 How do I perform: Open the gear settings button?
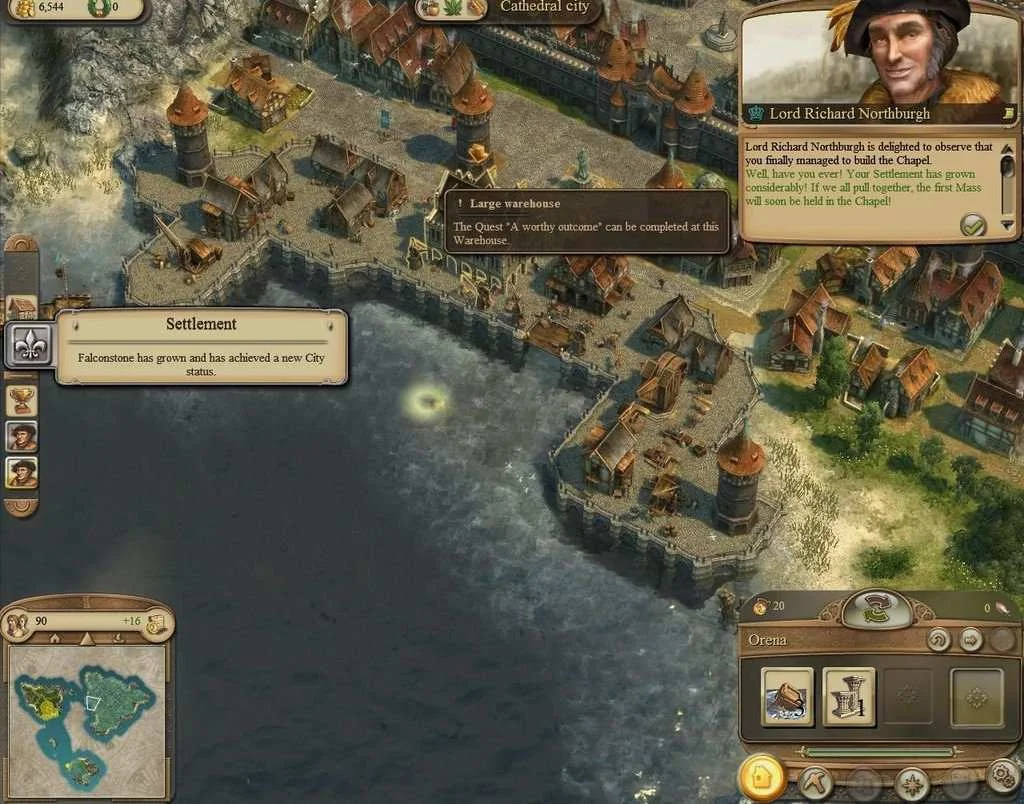pyautogui.click(x=1001, y=777)
